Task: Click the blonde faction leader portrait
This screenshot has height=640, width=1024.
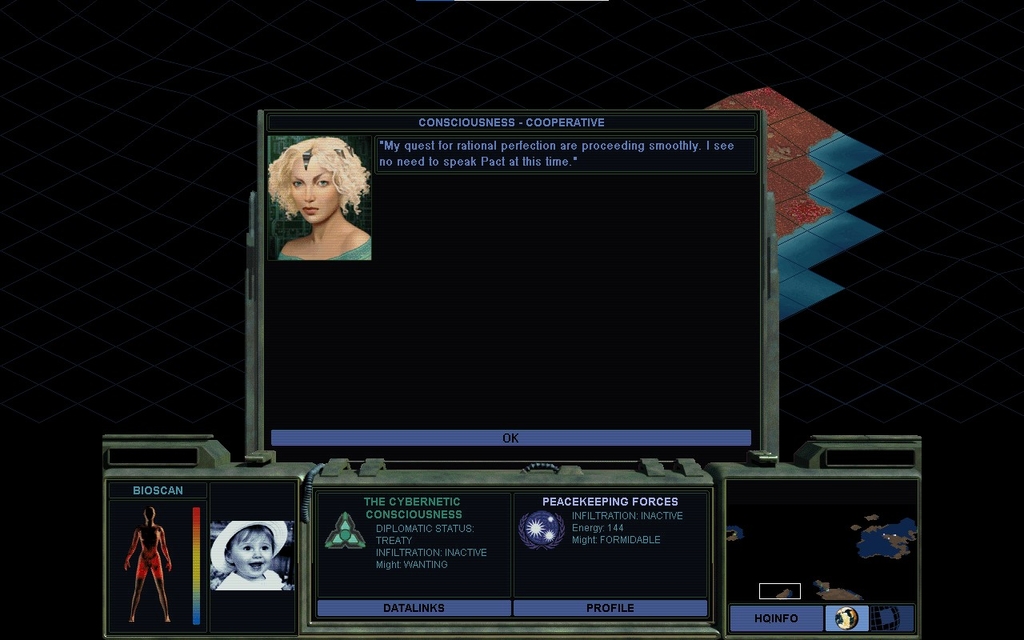Action: tap(319, 198)
